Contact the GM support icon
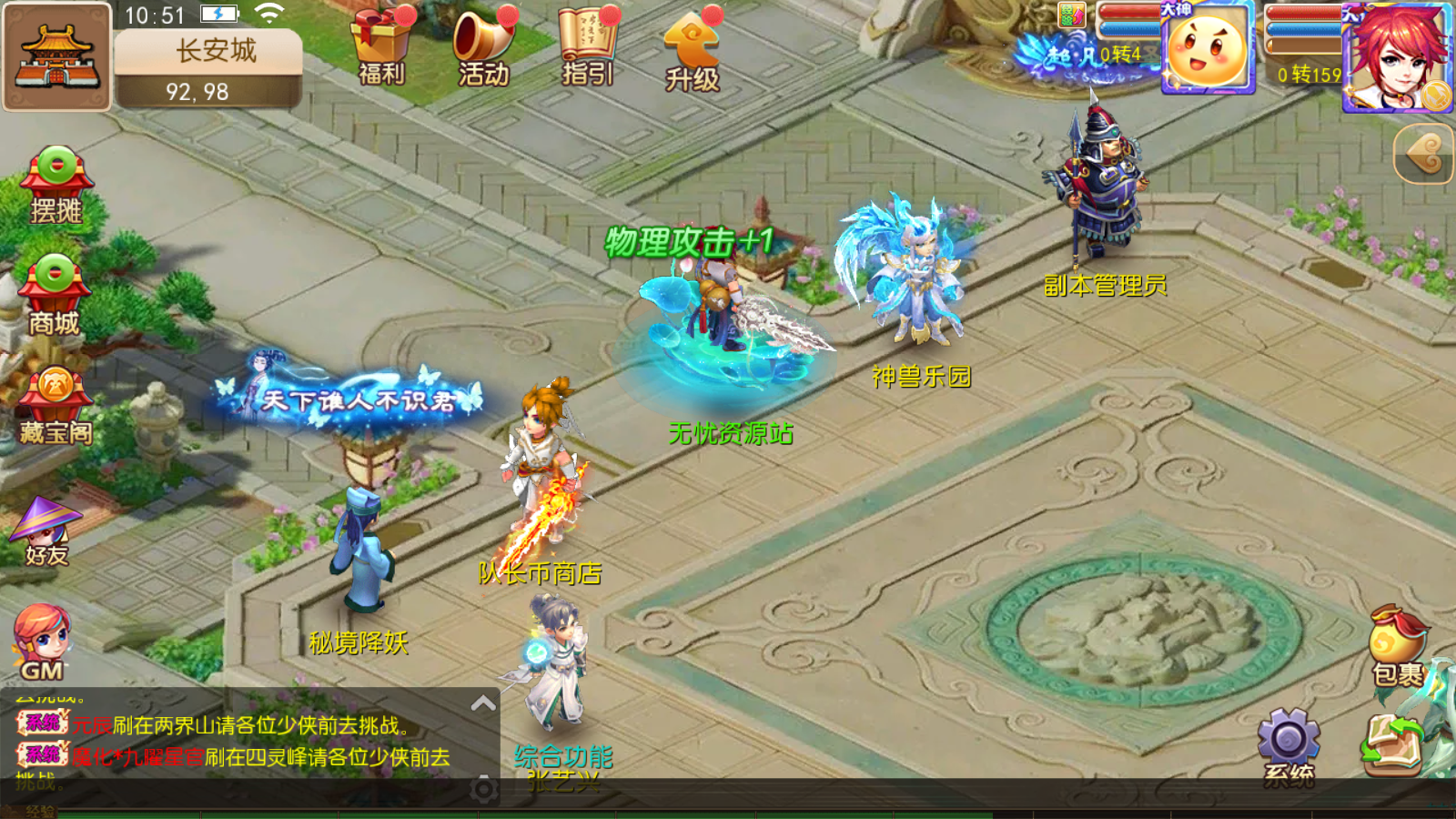Screen dimensions: 1456x819 pyautogui.click(x=42, y=642)
